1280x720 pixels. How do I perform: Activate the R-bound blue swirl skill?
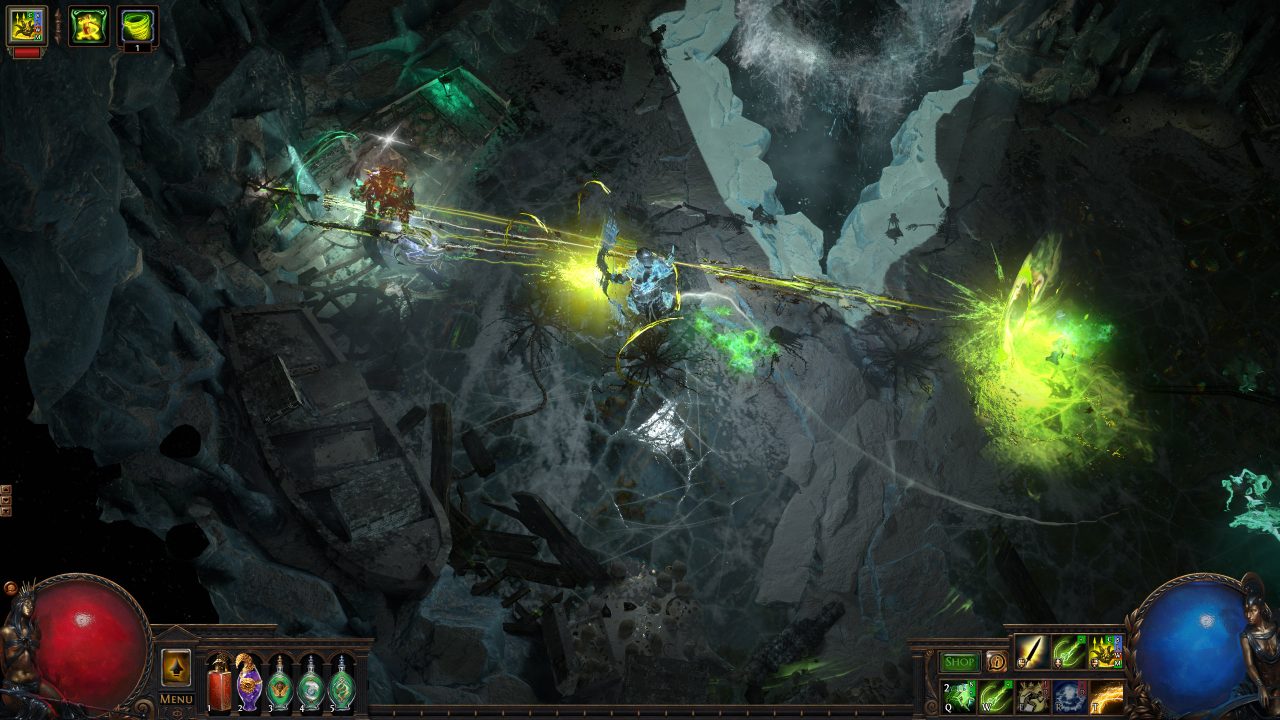tap(1069, 696)
